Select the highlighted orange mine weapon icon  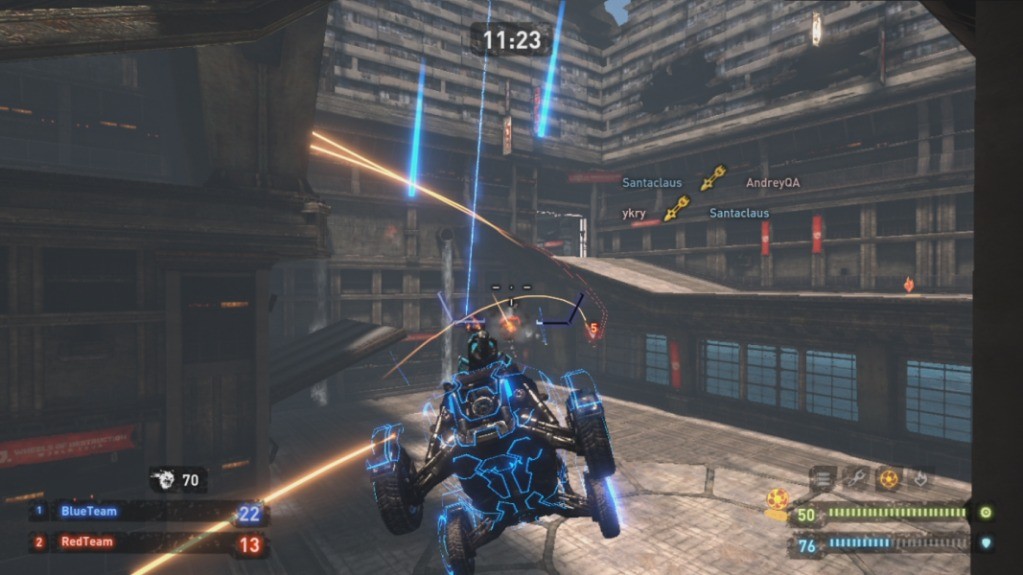coord(888,479)
